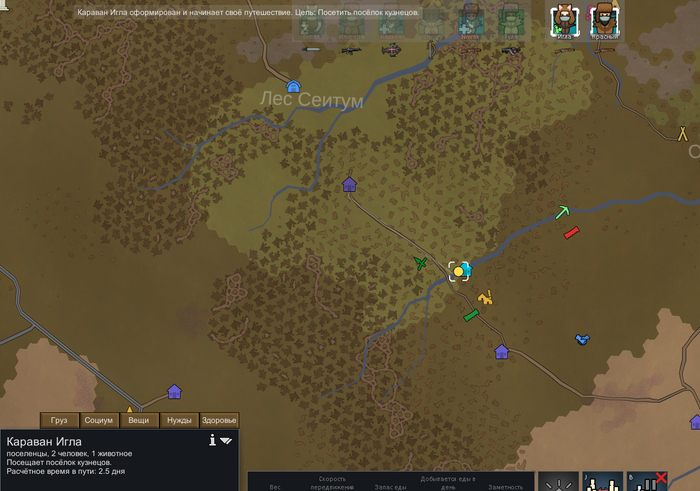Click the small blue creature map marker
The height and width of the screenshot is (491, 700).
(x=581, y=340)
